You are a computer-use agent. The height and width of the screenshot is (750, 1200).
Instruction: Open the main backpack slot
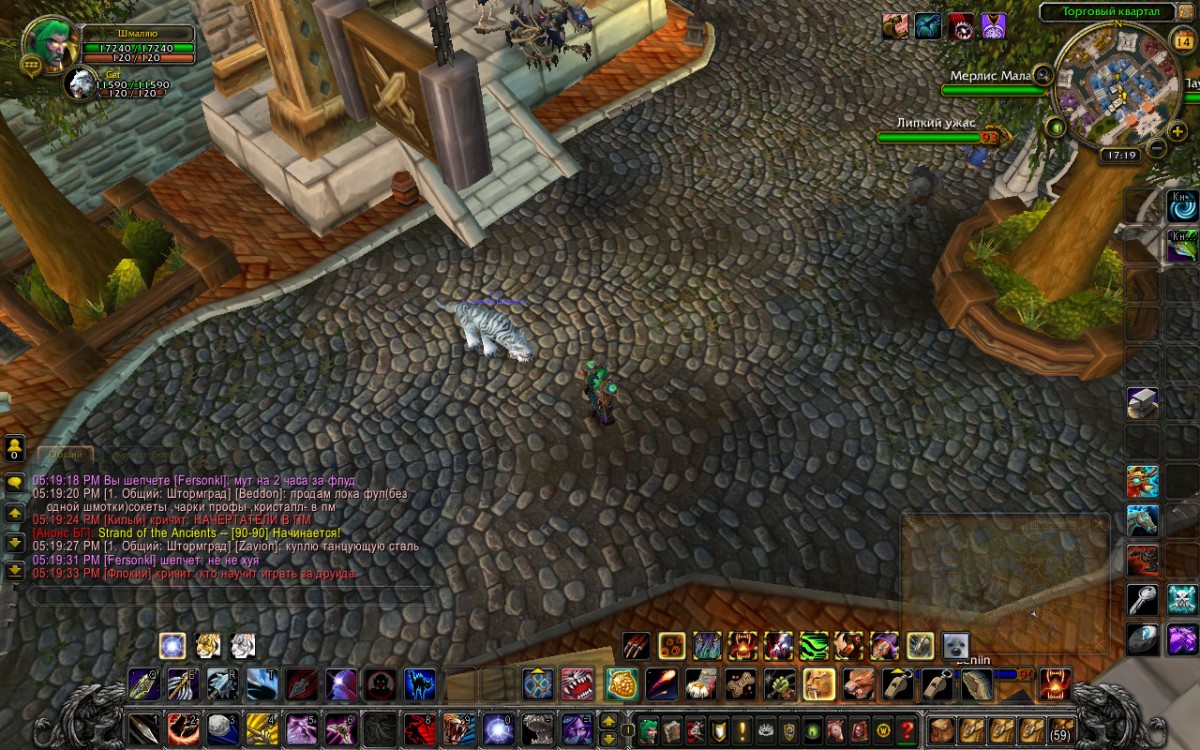click(x=1062, y=728)
